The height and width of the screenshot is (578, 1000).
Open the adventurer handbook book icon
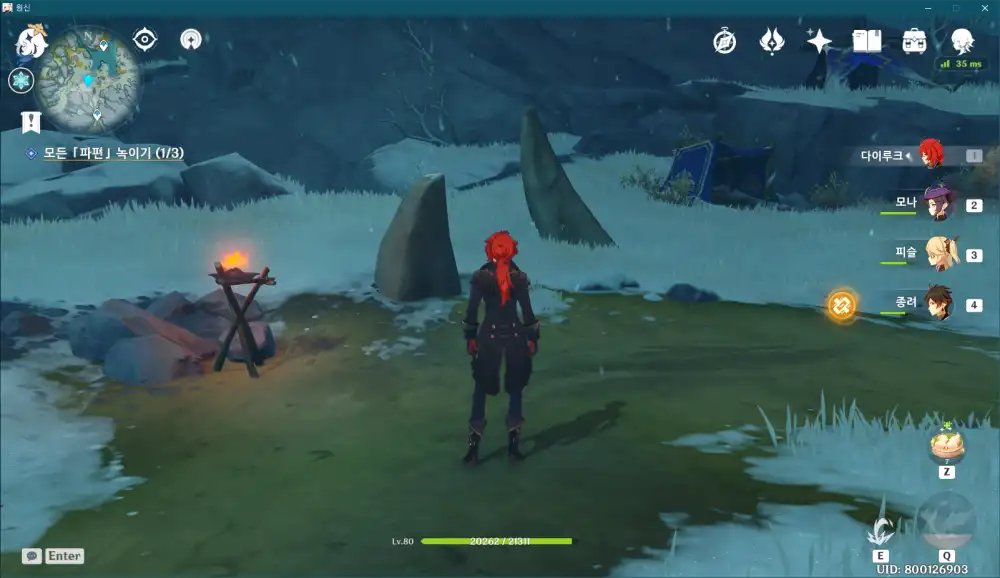click(x=866, y=41)
